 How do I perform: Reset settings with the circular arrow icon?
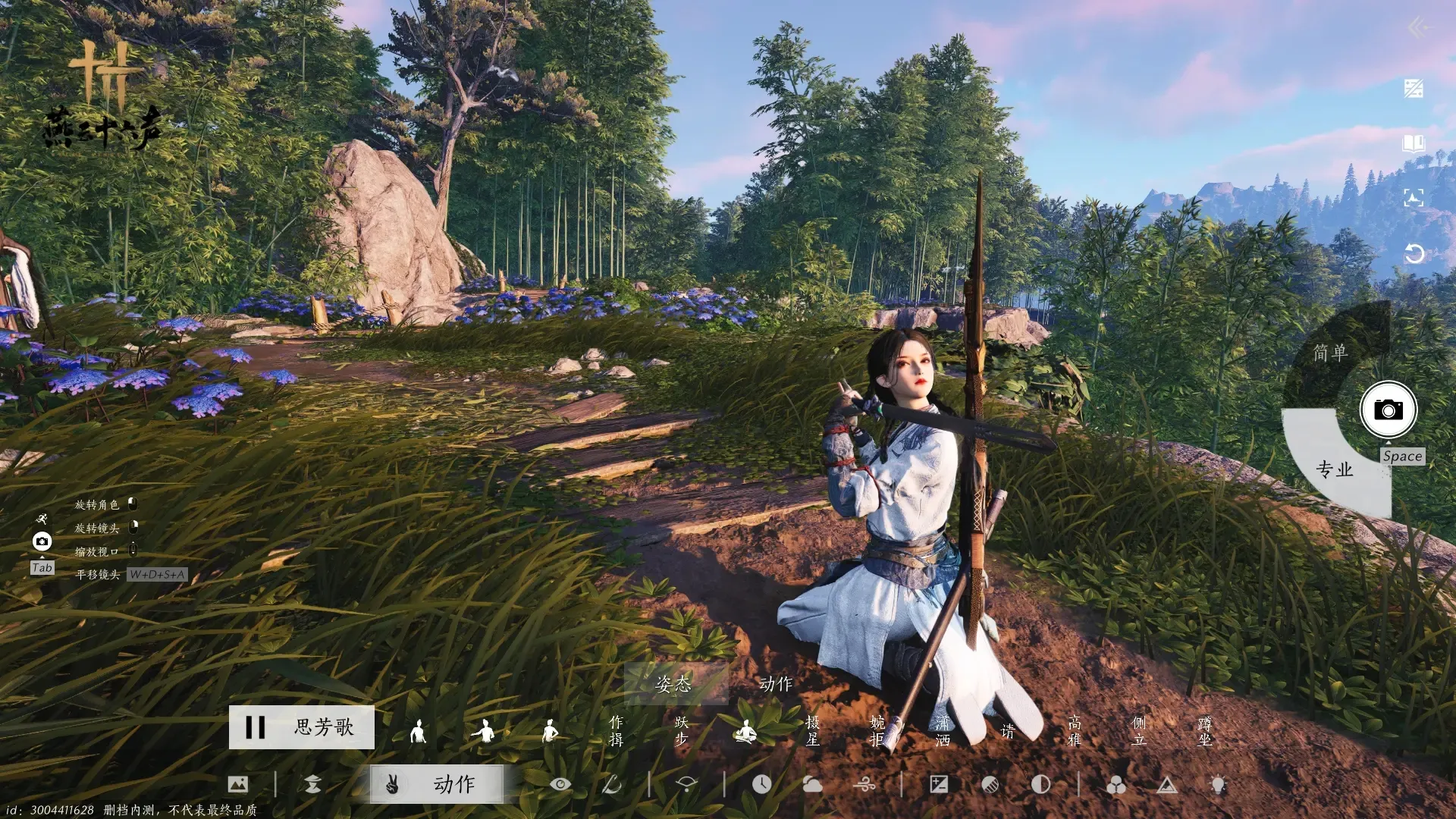1414,253
